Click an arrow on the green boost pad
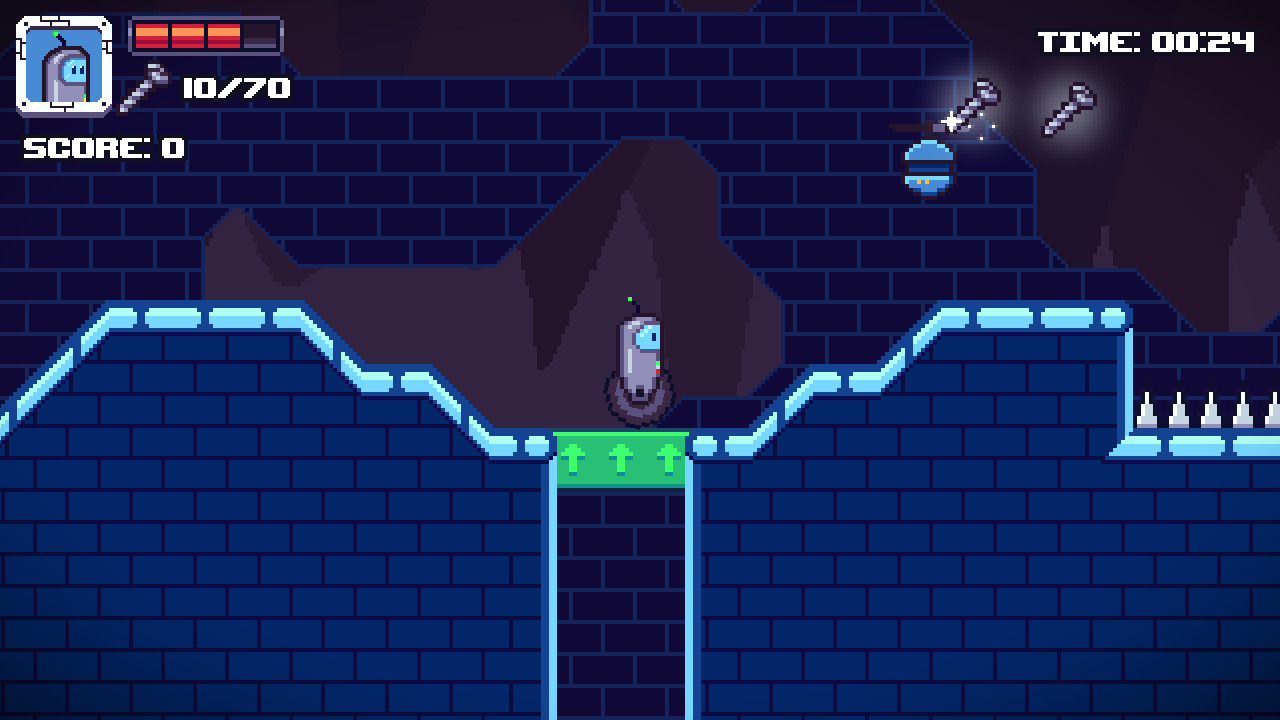Screen dimensions: 1280x720 (622, 458)
